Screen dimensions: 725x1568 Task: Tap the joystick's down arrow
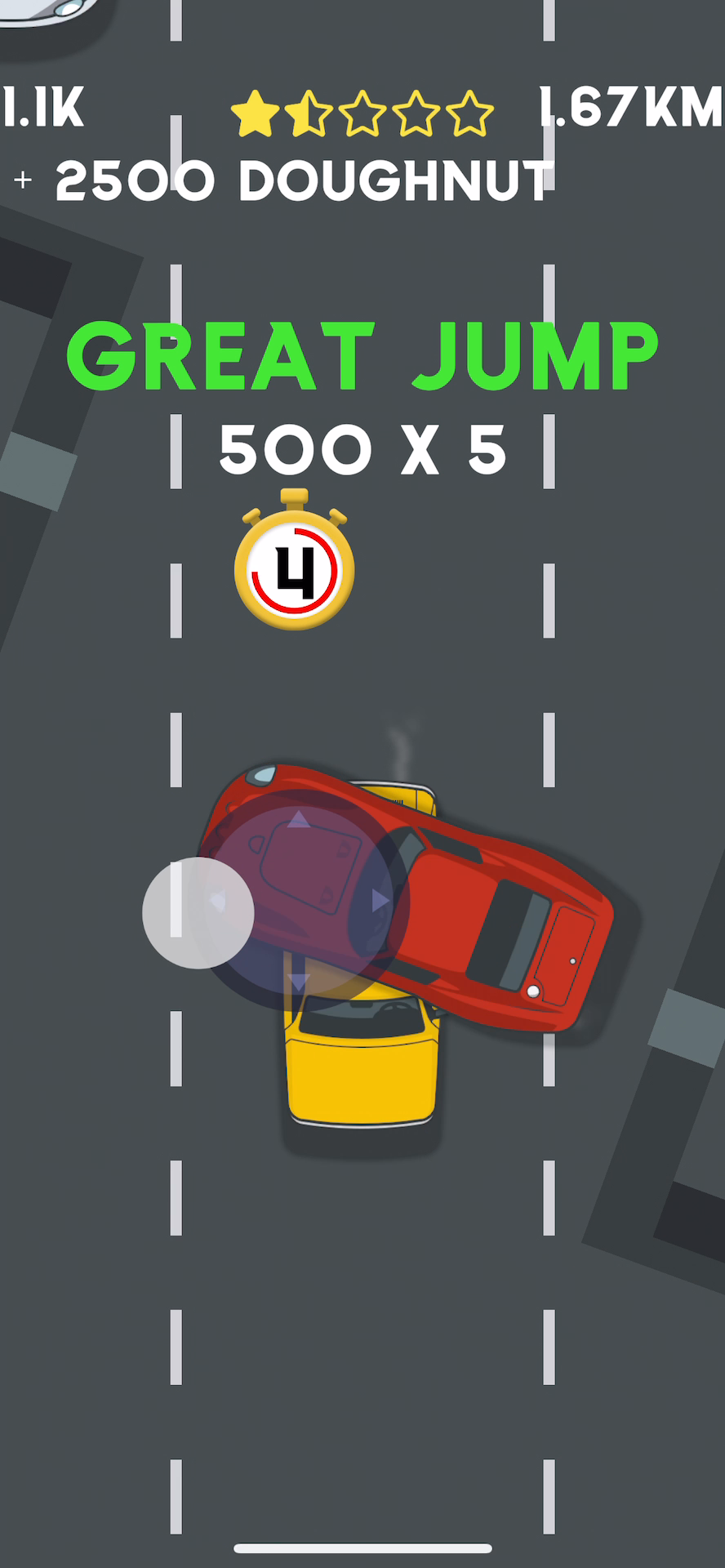coord(299,981)
